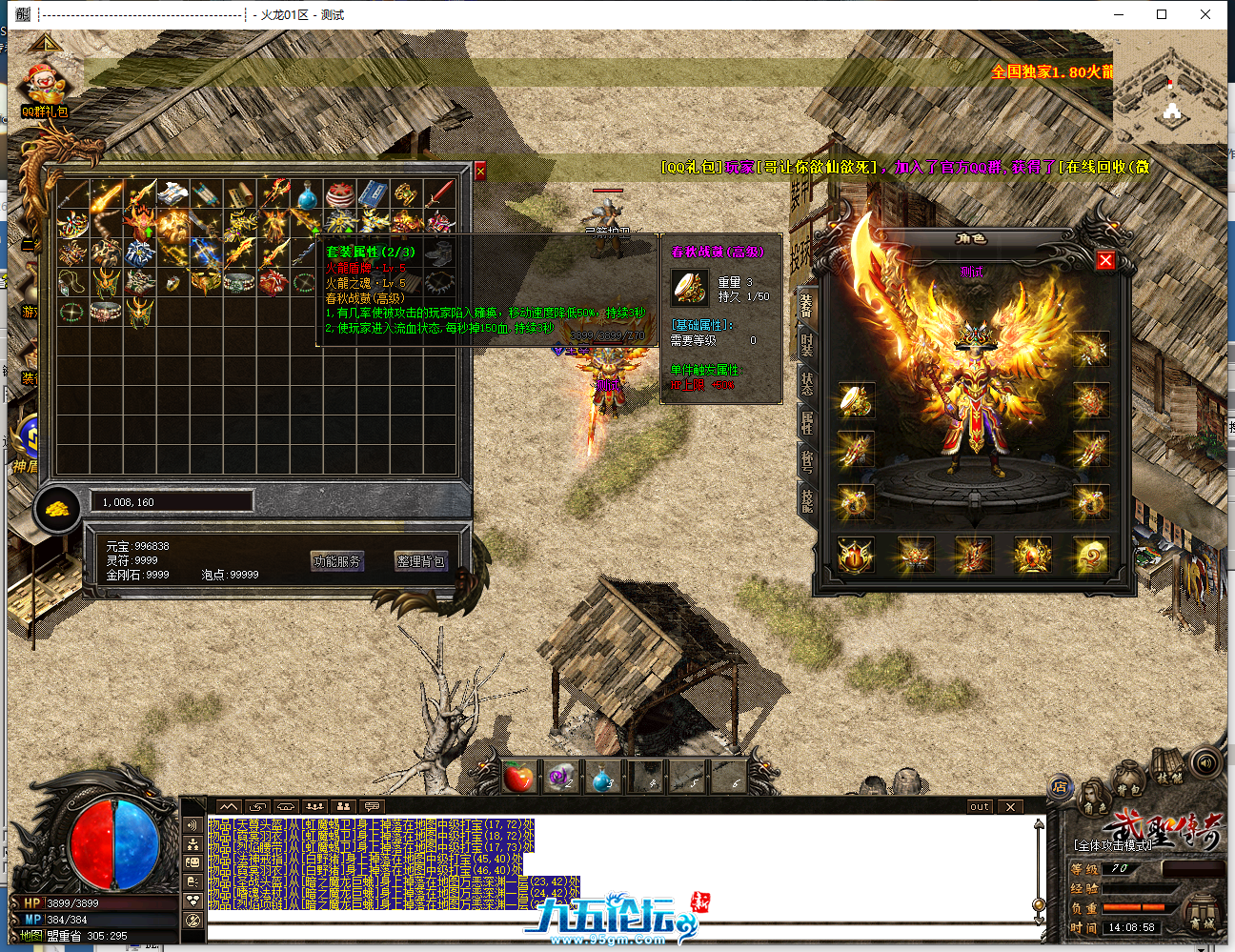Image resolution: width=1235 pixels, height=952 pixels.
Task: Click the 整理背包 sort bag button
Action: click(420, 561)
